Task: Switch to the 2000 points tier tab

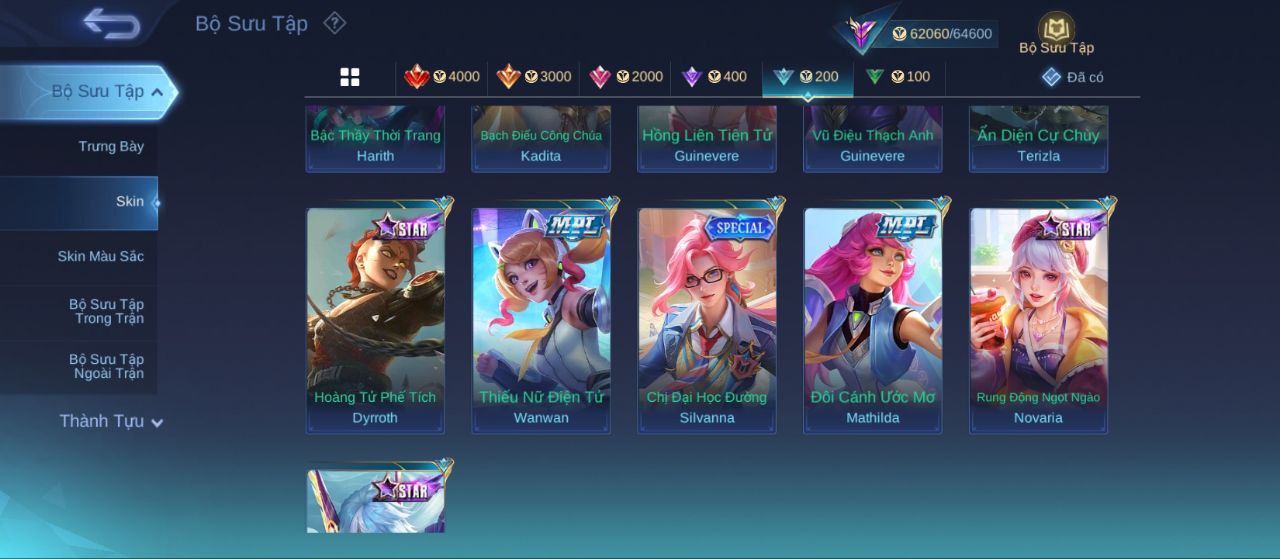Action: pyautogui.click(x=626, y=77)
